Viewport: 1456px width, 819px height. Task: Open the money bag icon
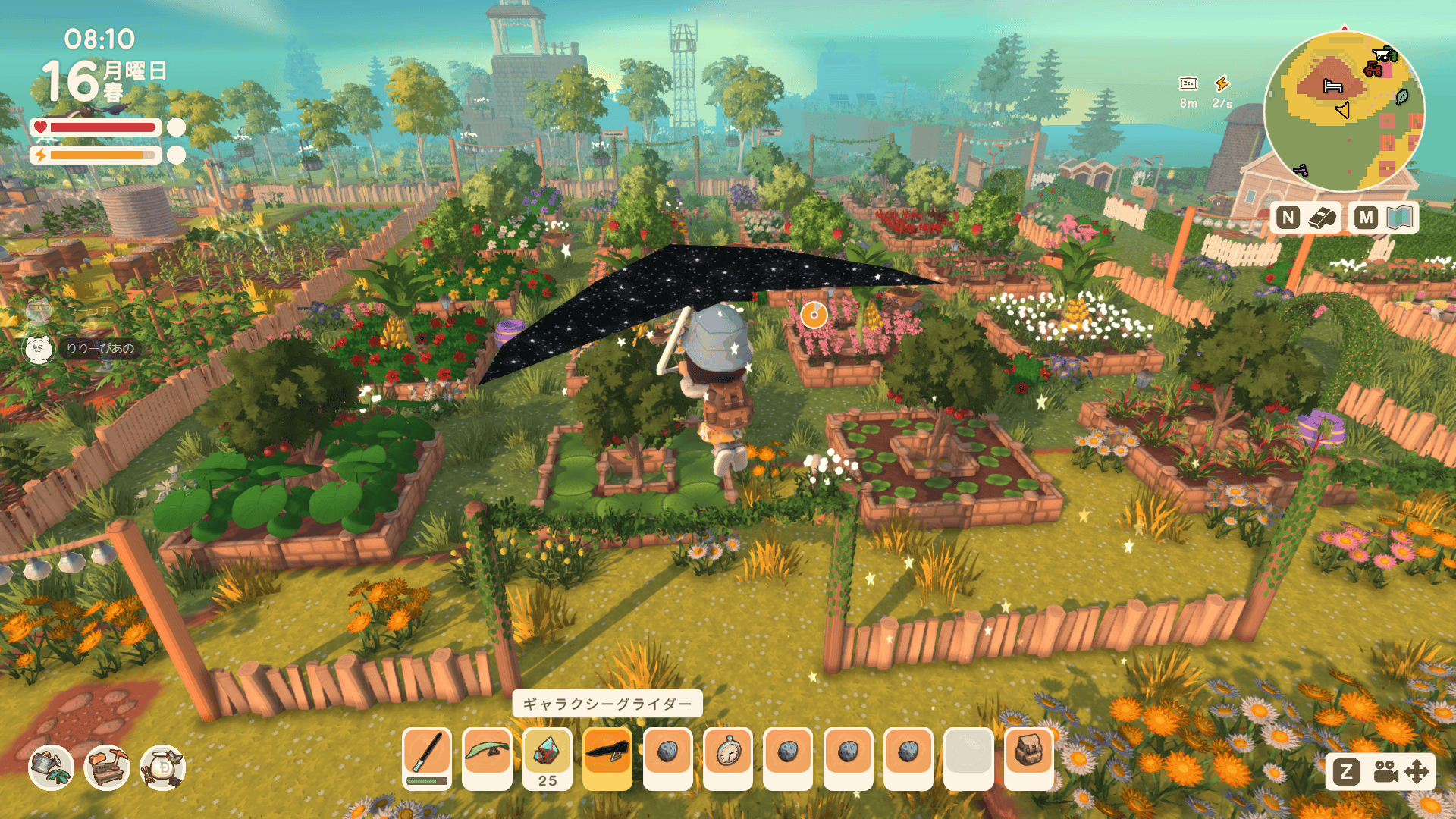point(162,767)
